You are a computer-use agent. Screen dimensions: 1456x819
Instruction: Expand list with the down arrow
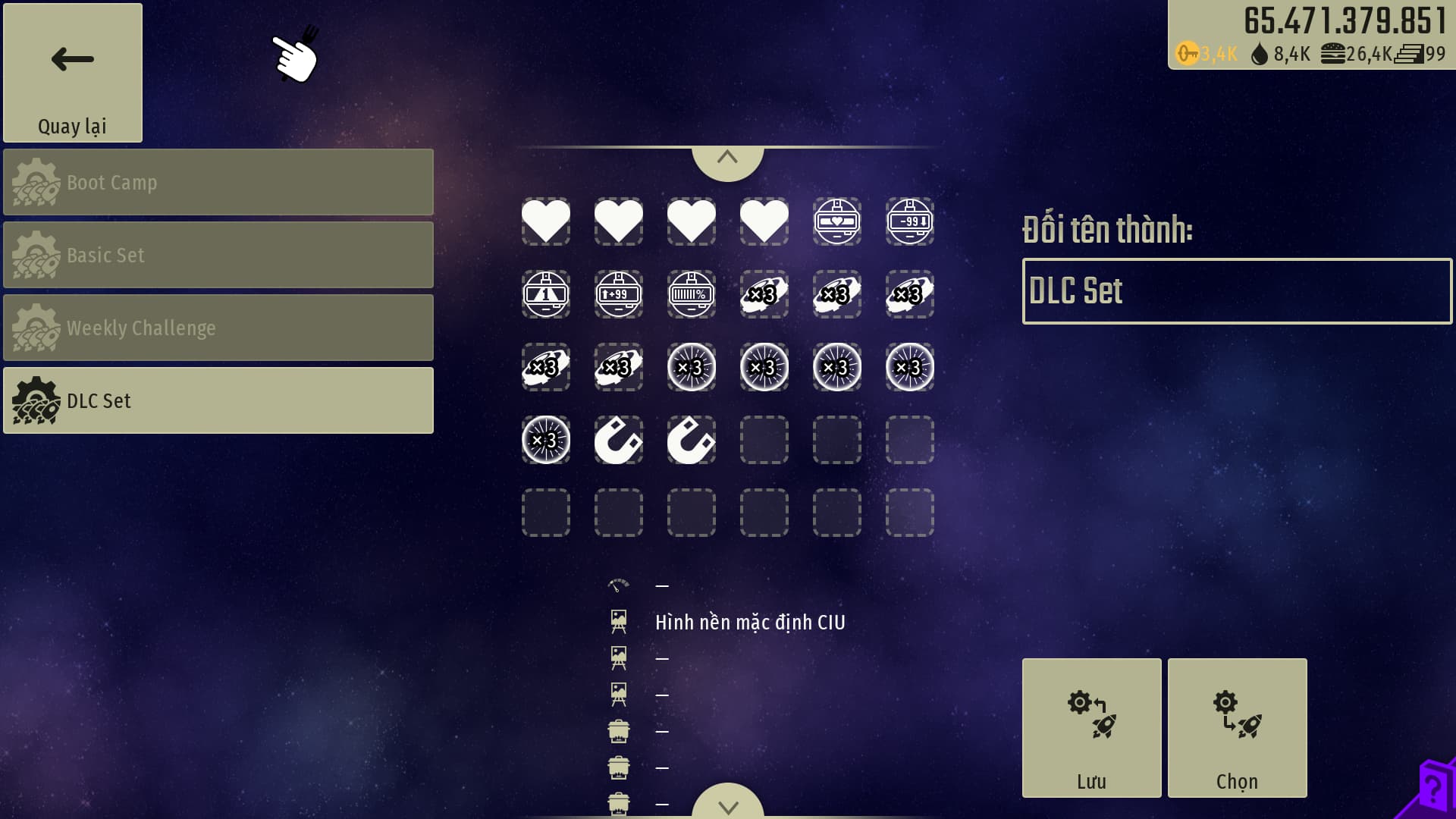(727, 805)
